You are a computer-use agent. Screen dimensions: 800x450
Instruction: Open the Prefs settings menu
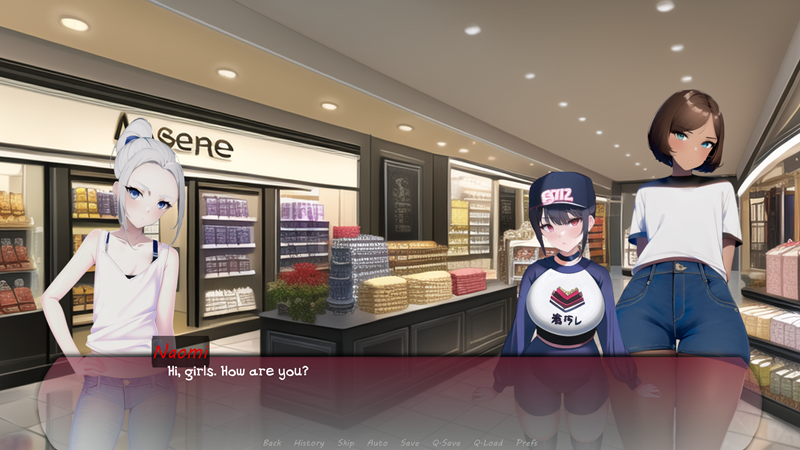(527, 442)
